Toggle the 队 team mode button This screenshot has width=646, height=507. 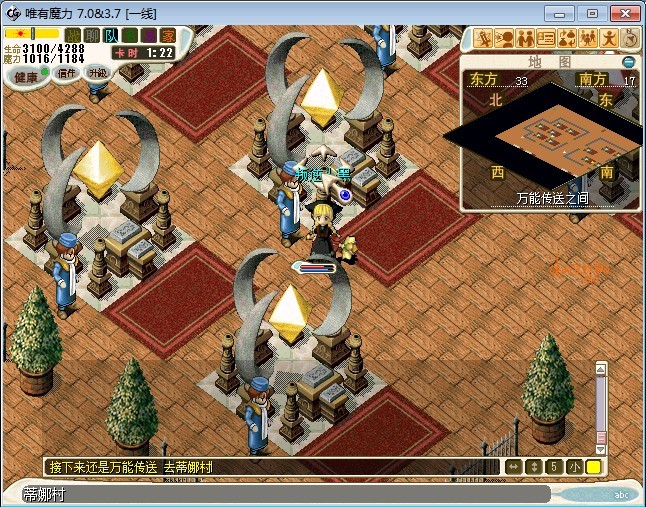[110, 35]
